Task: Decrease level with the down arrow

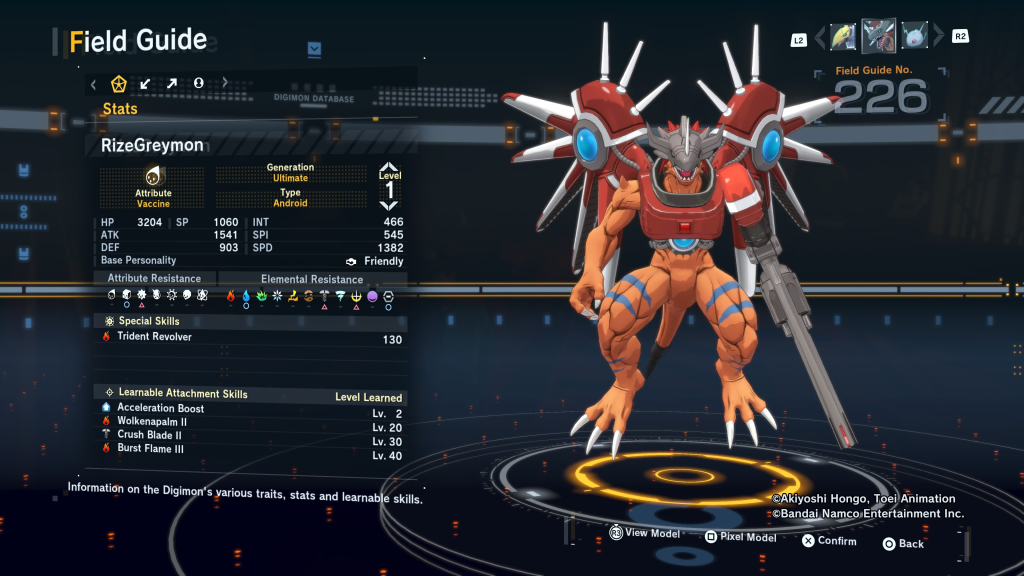Action: pos(389,205)
